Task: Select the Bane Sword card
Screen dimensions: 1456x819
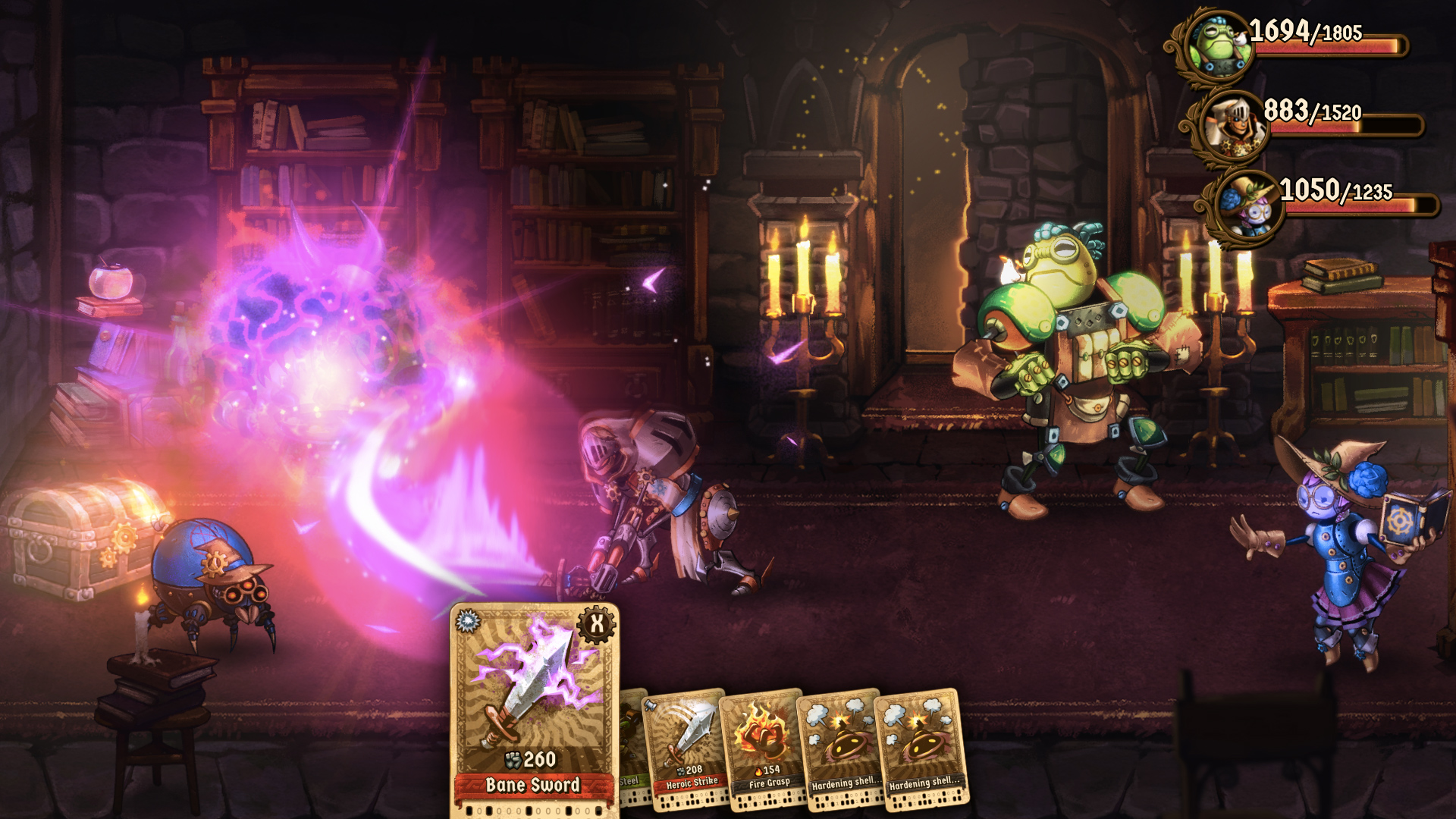Action: [x=534, y=709]
